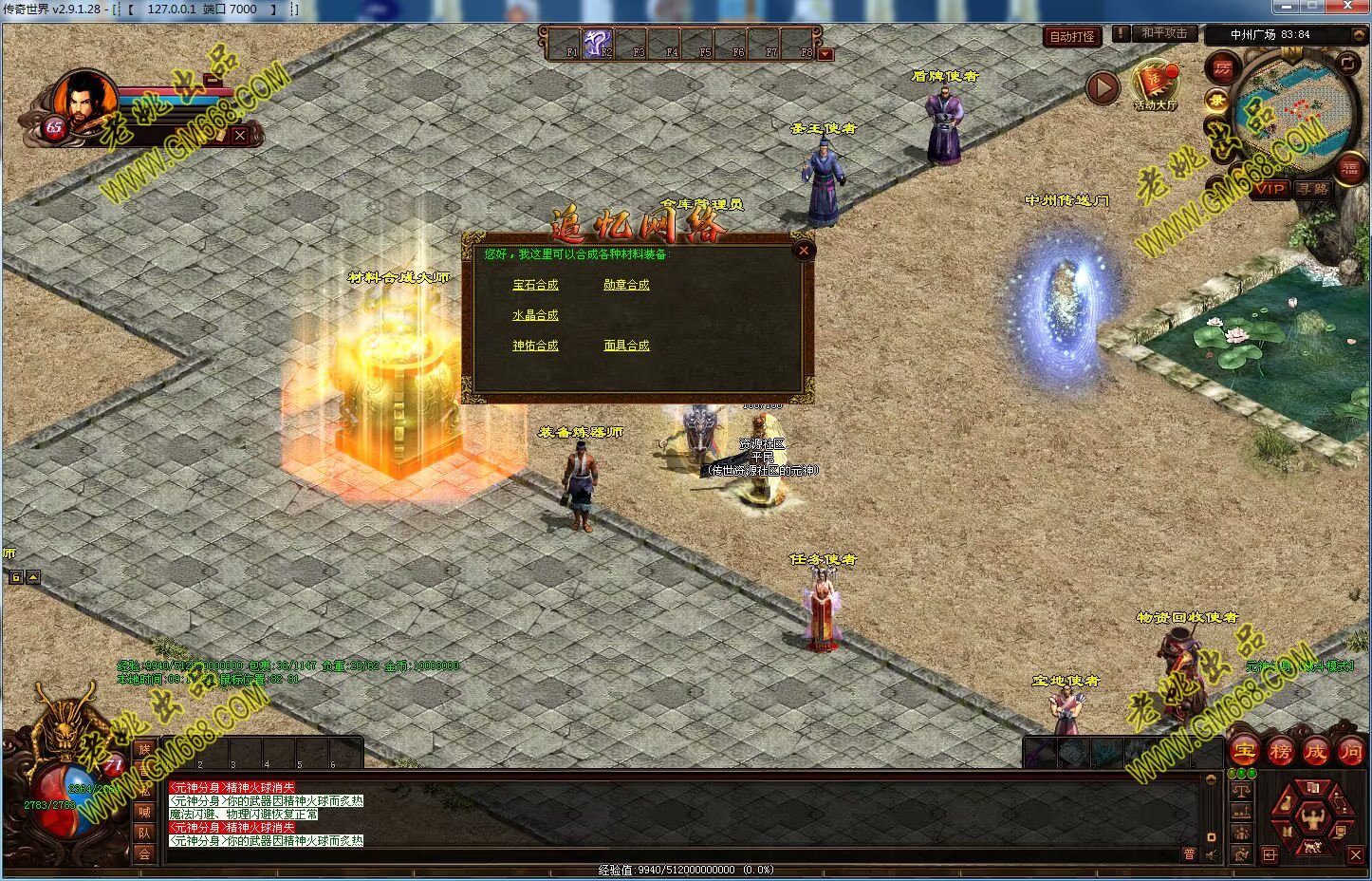The width and height of the screenshot is (1372, 881).
Task: Select the F2 purple skill slot
Action: (x=597, y=43)
